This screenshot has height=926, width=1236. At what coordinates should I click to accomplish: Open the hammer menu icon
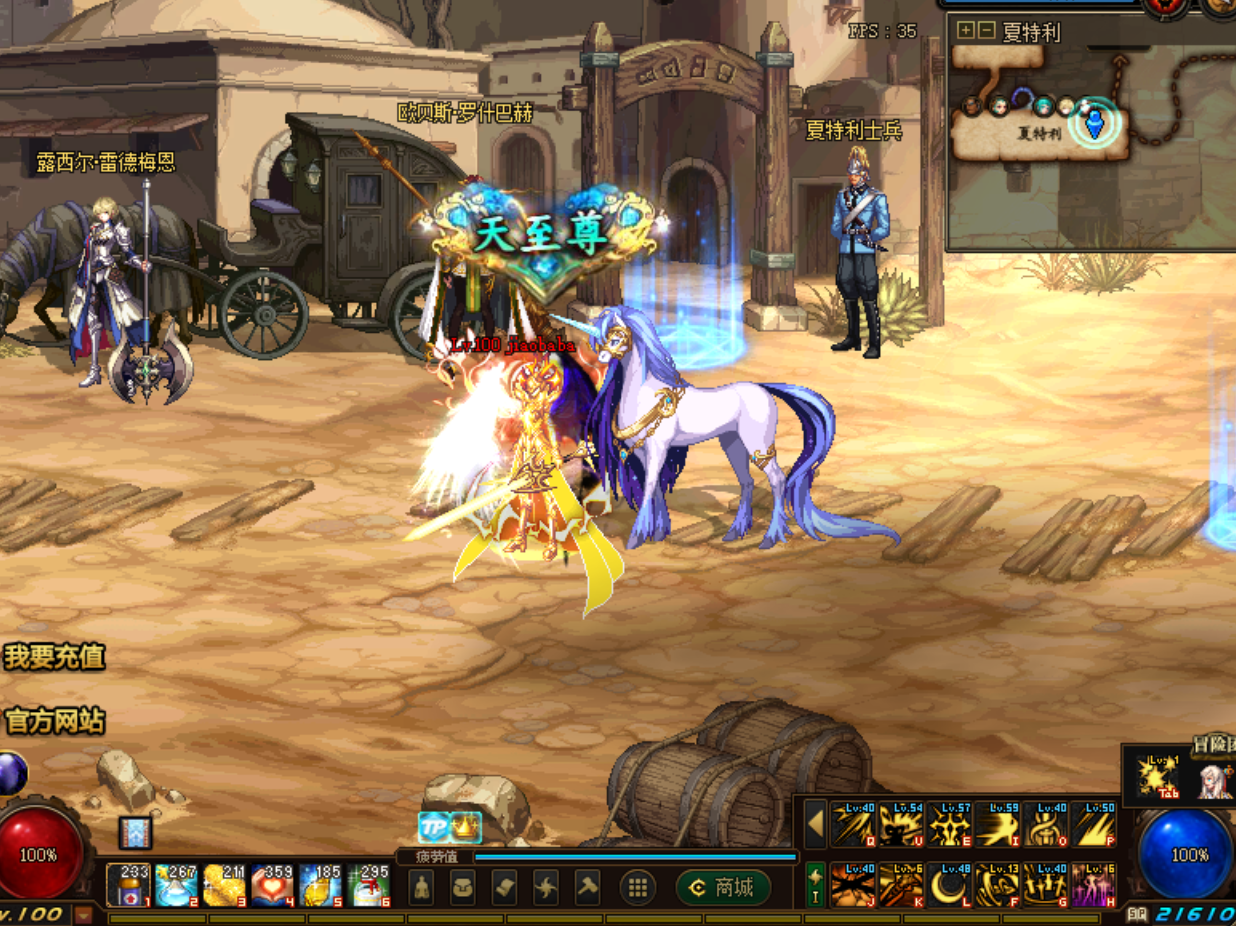(x=587, y=887)
